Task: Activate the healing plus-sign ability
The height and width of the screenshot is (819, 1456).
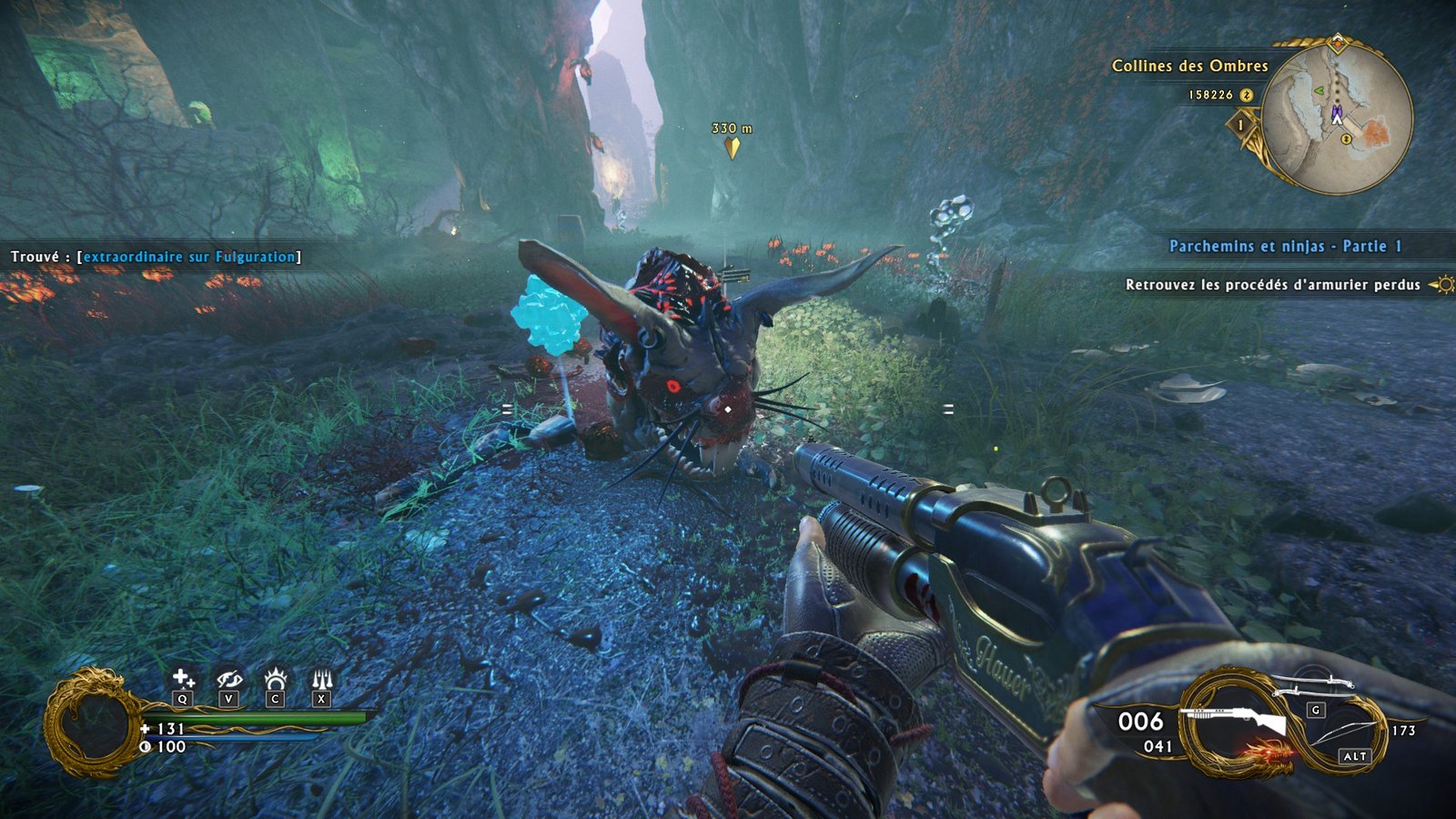Action: pyautogui.click(x=183, y=678)
